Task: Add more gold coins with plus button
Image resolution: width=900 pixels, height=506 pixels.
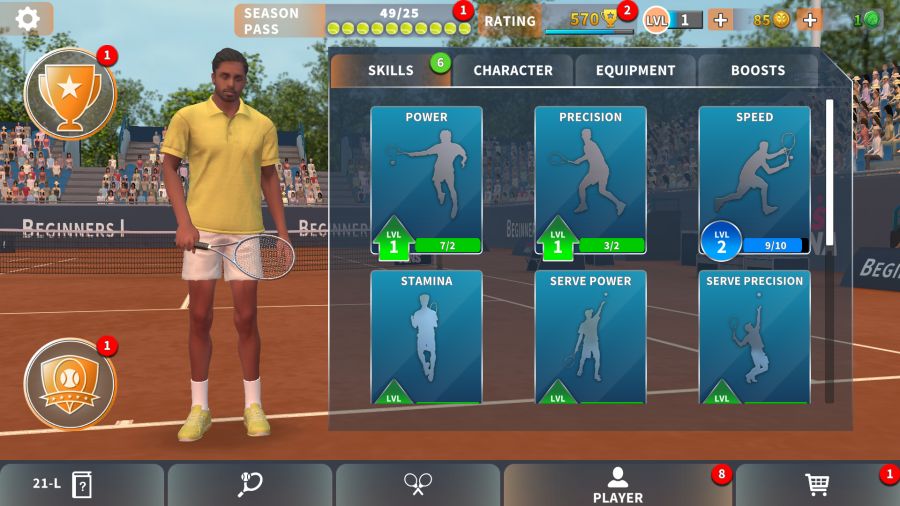Action: (810, 19)
